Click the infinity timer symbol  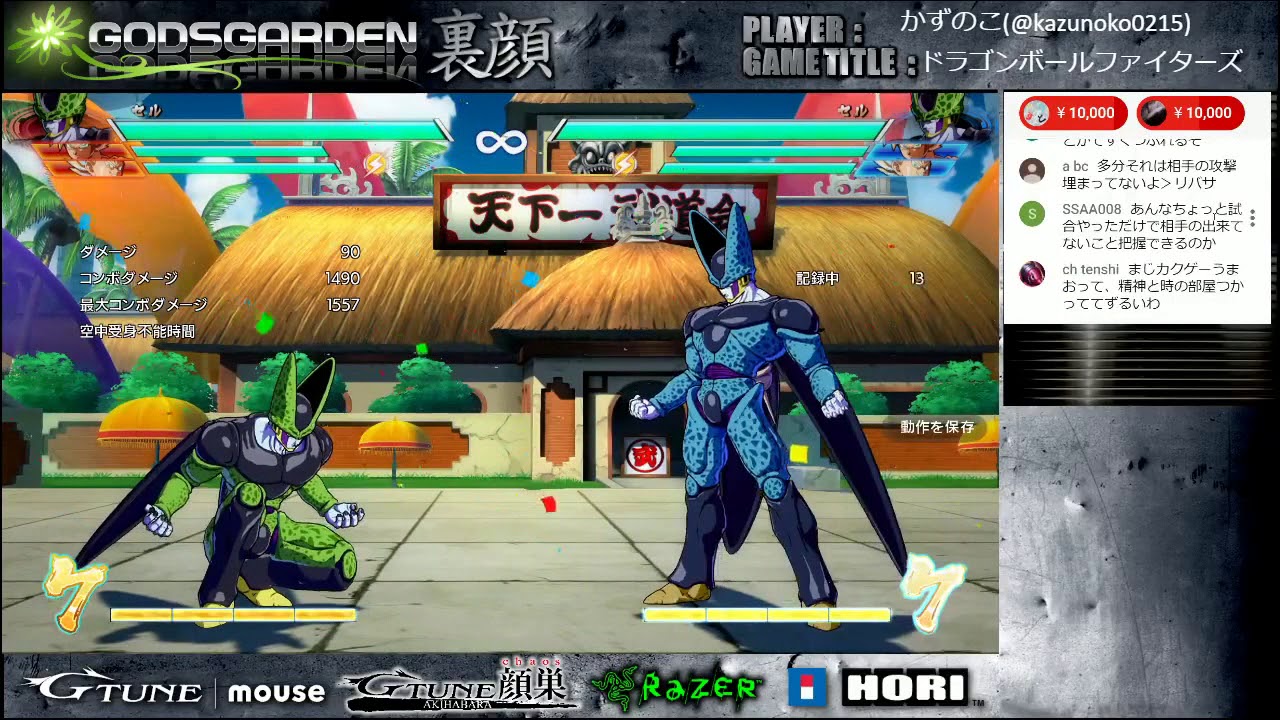tap(502, 141)
